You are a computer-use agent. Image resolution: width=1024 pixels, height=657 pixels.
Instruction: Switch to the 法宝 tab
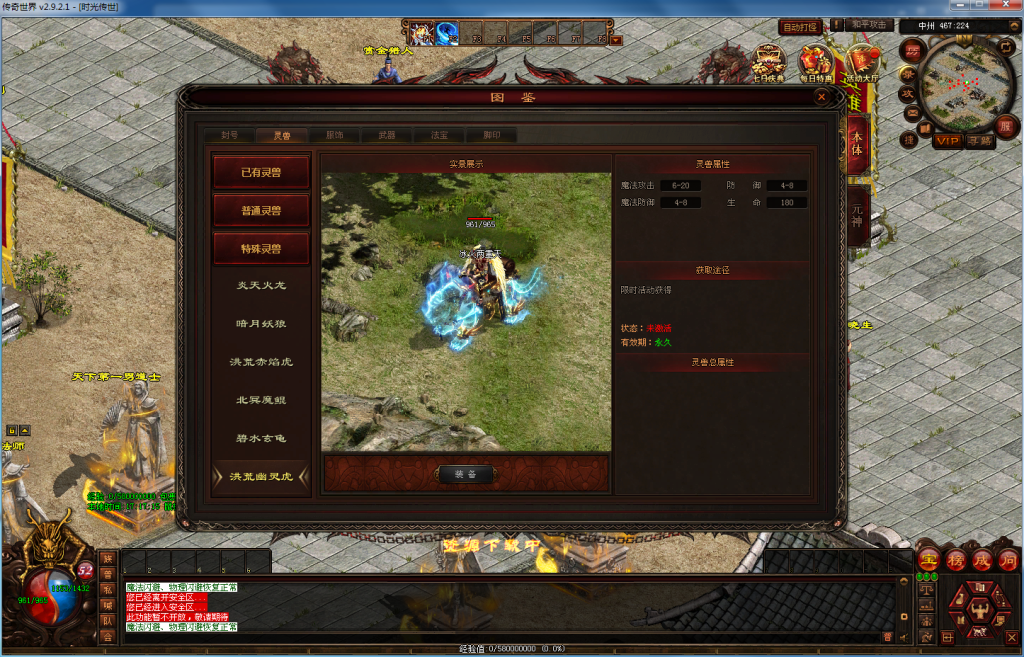(x=438, y=135)
